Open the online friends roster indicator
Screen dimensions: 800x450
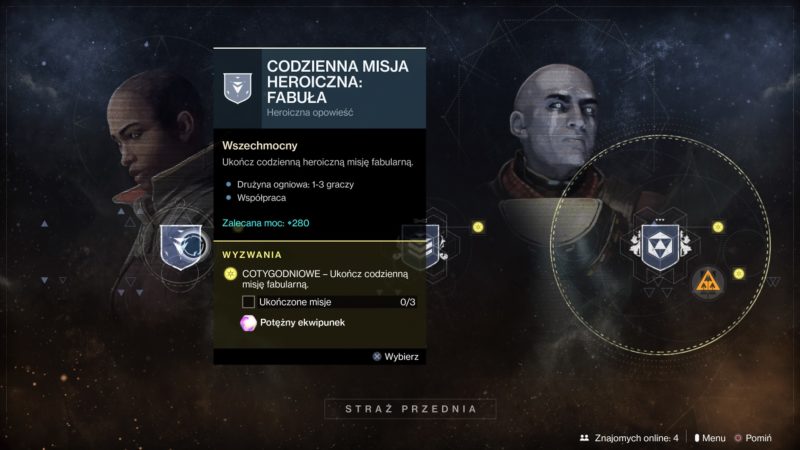click(628, 437)
